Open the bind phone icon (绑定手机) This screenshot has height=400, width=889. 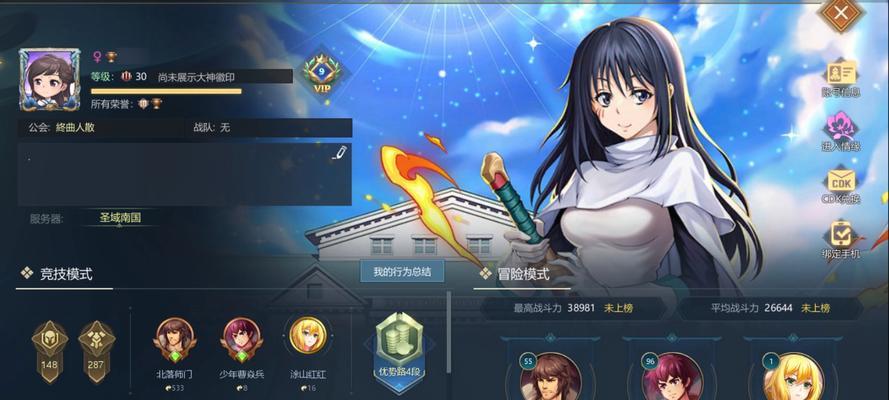click(841, 240)
